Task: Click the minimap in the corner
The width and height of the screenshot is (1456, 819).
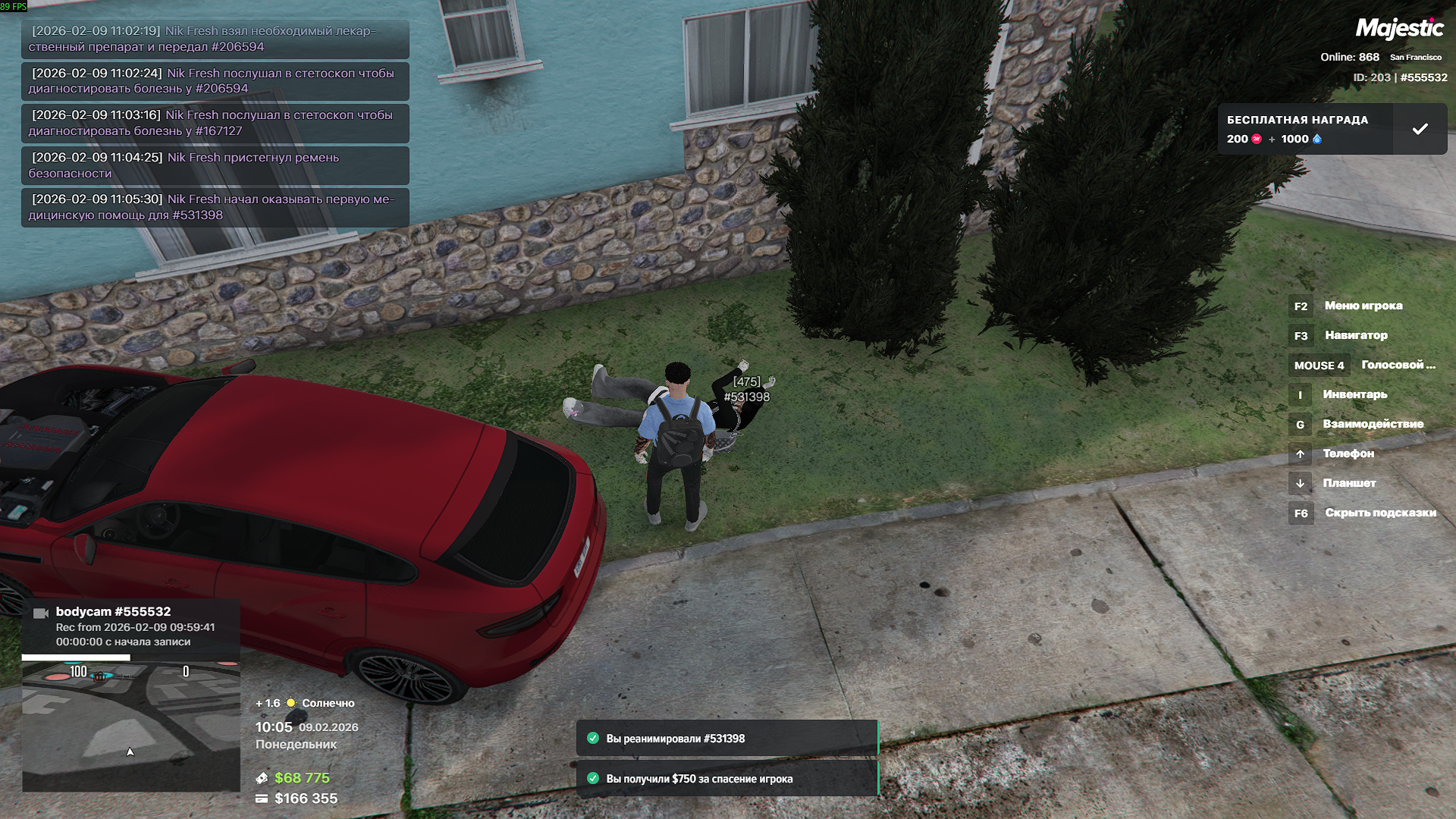Action: [x=130, y=726]
